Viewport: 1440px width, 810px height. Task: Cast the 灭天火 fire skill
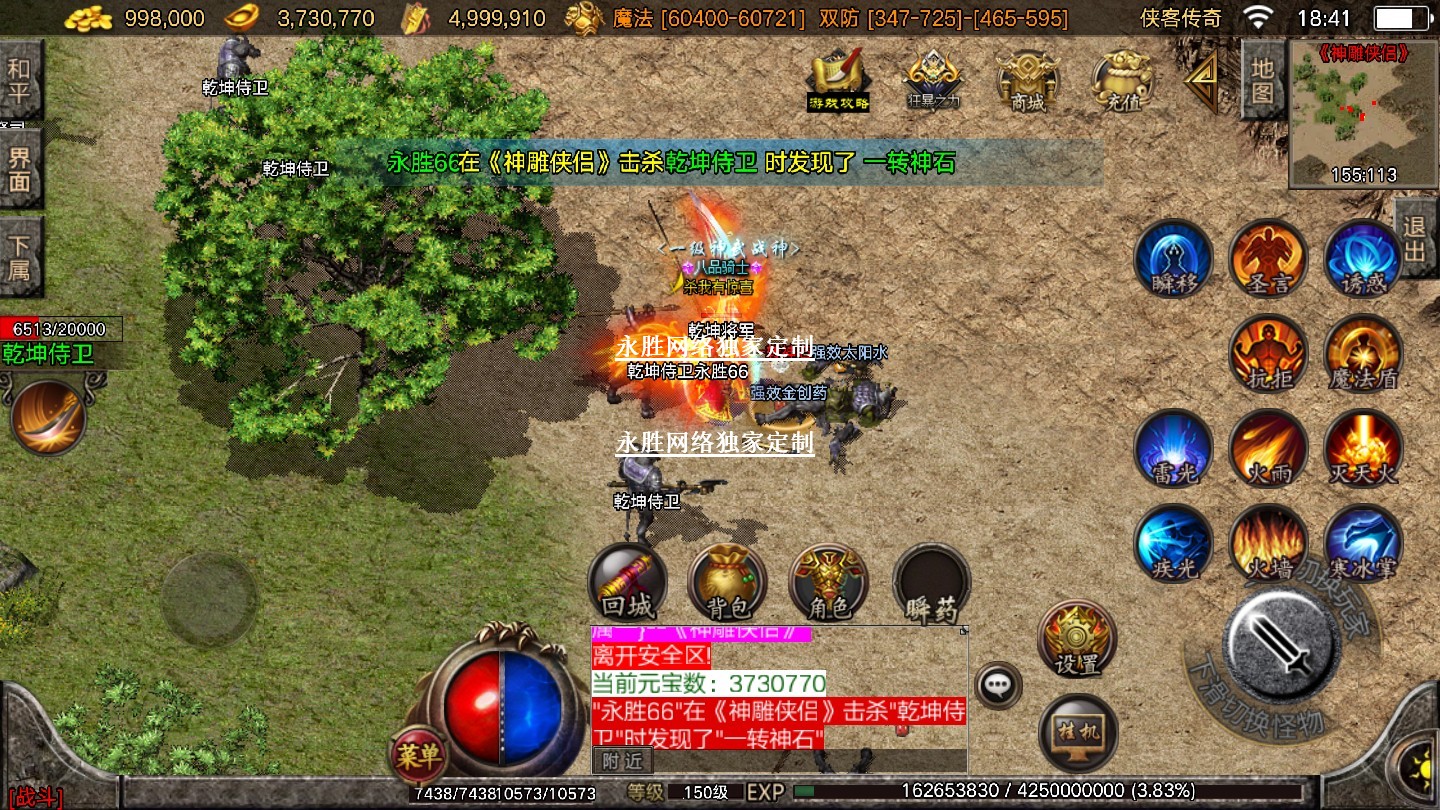click(1363, 448)
